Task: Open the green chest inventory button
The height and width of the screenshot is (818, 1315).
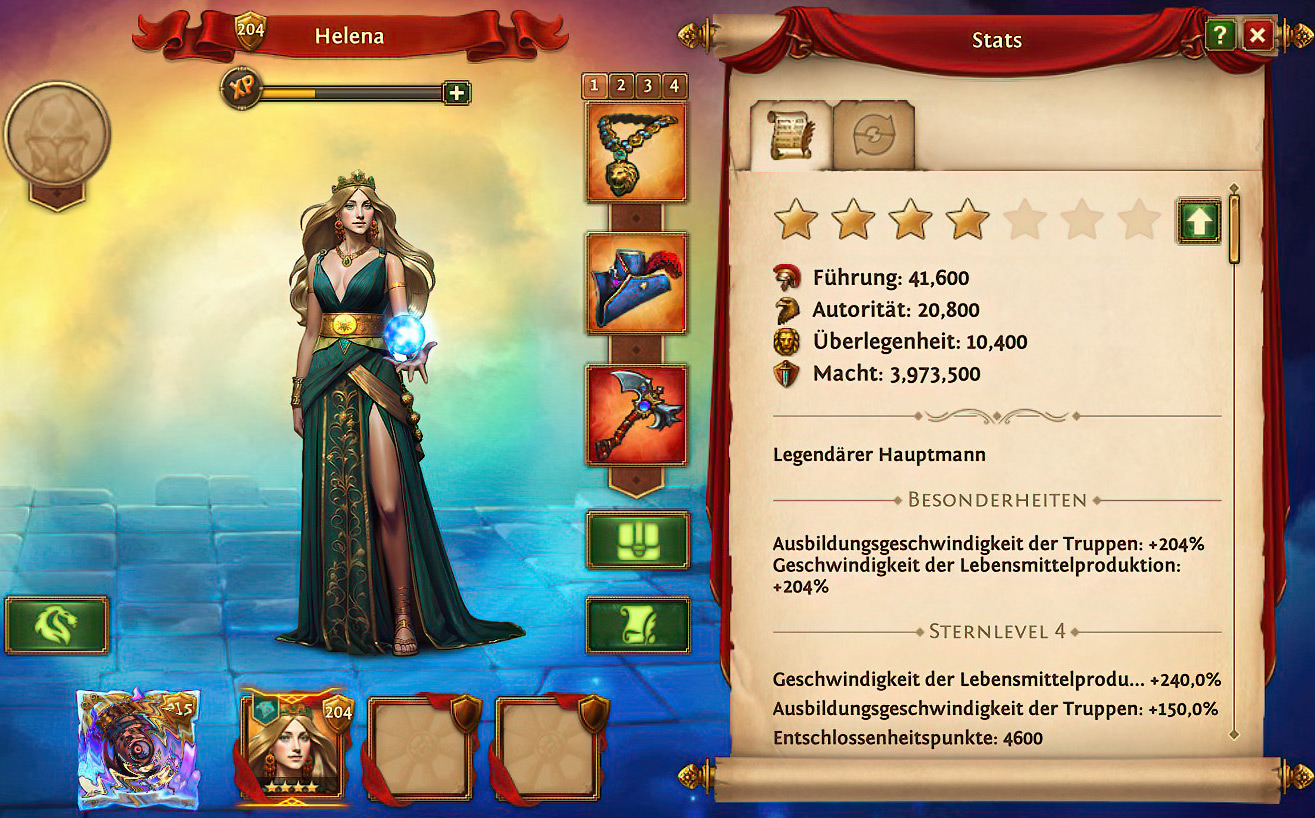Action: (637, 541)
